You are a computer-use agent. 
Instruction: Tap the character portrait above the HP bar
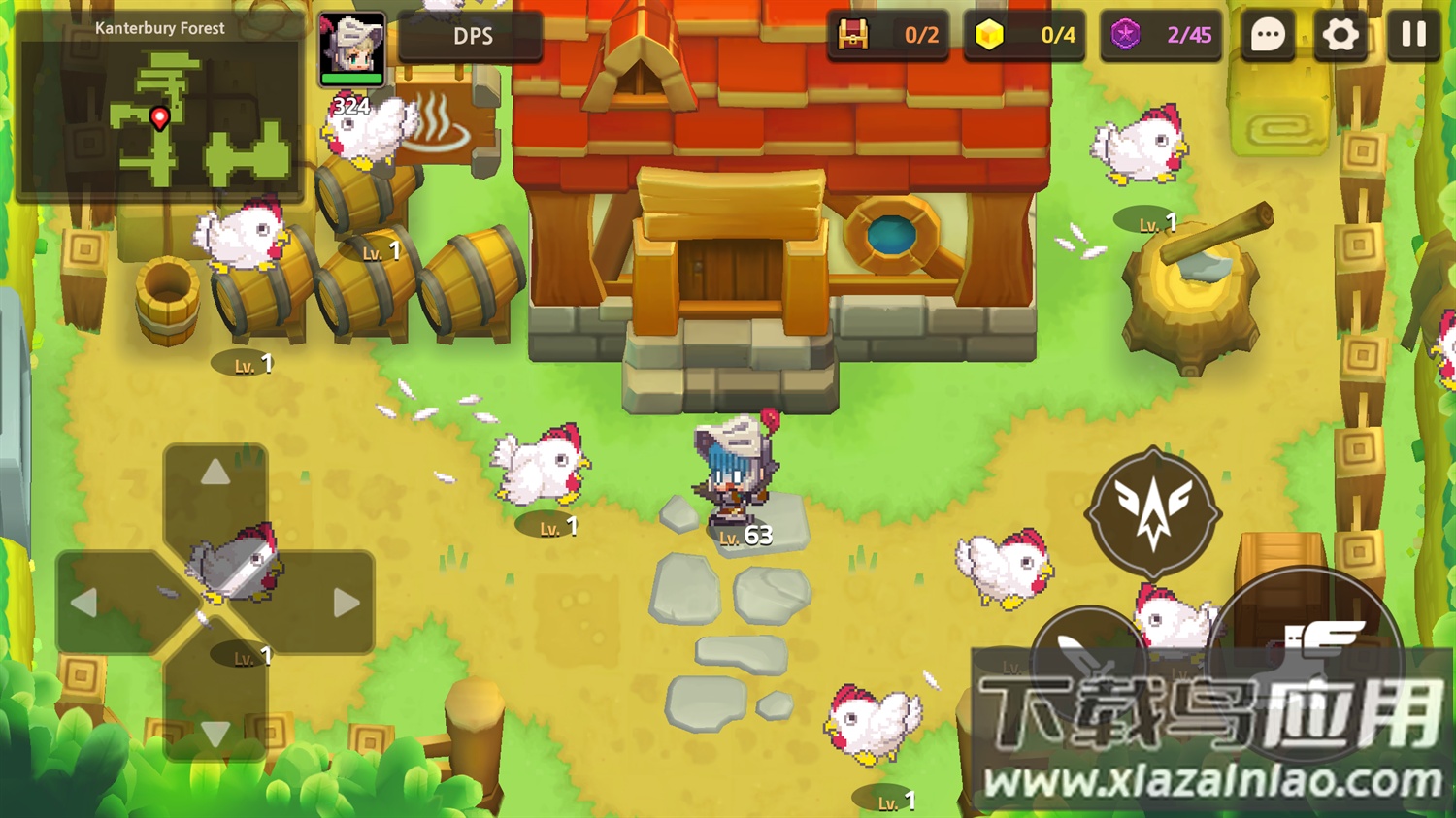tap(352, 45)
